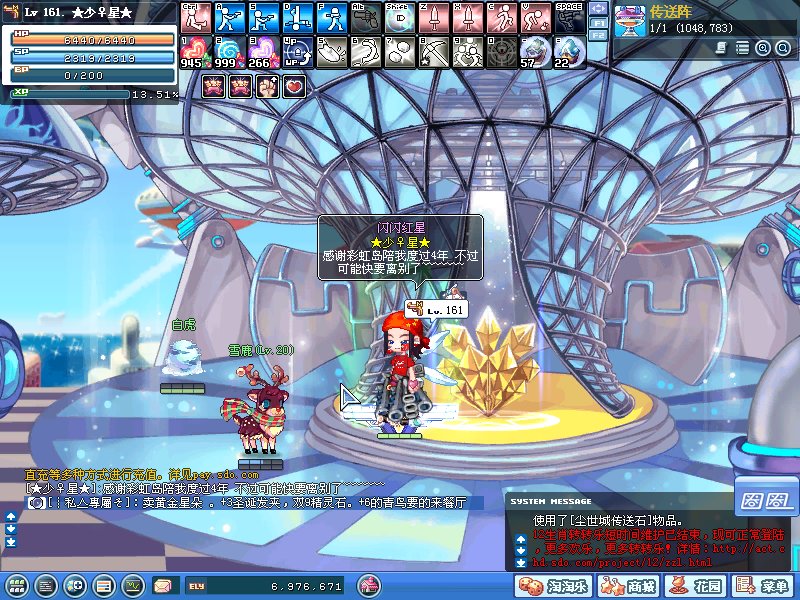Click the pink house icon beside ELY
800x600 pixels.
(x=369, y=584)
